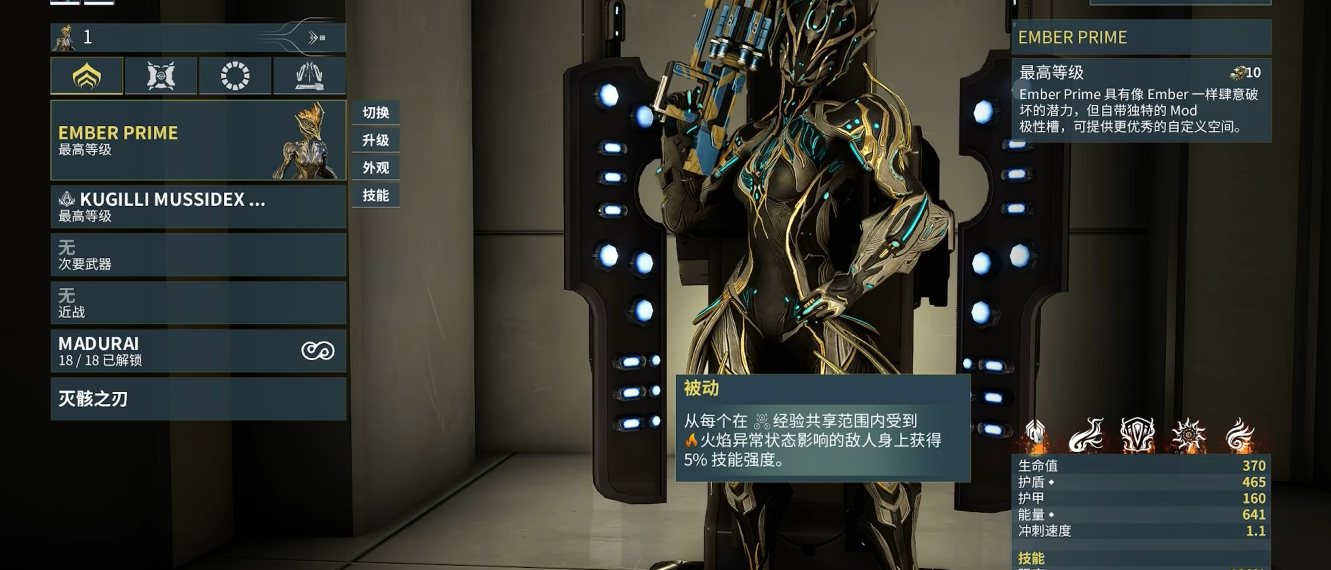This screenshot has height=570, width=1331.
Task: Switch to the Warframe lotus emblem tab
Action: coord(87,76)
